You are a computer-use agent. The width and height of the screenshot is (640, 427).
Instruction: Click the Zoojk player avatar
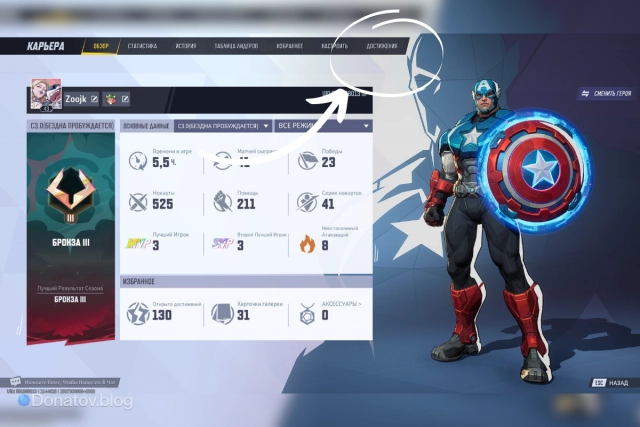(46, 94)
